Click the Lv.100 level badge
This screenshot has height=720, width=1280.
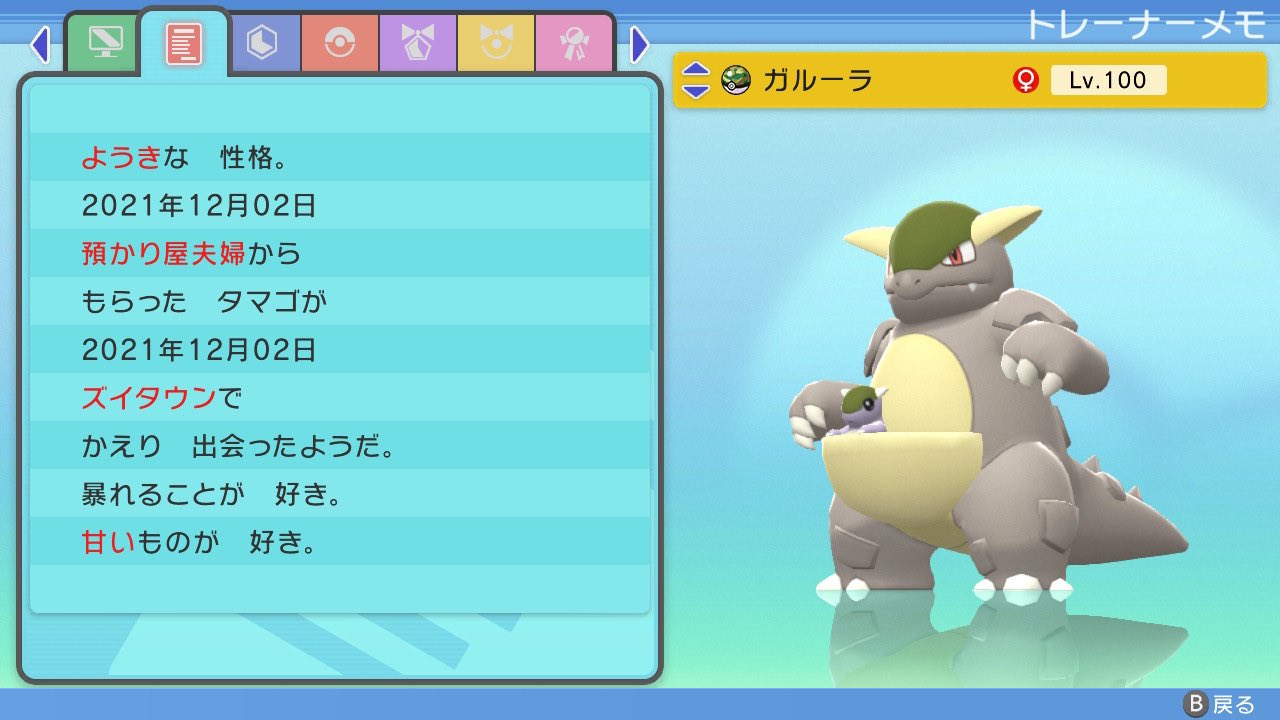1110,80
